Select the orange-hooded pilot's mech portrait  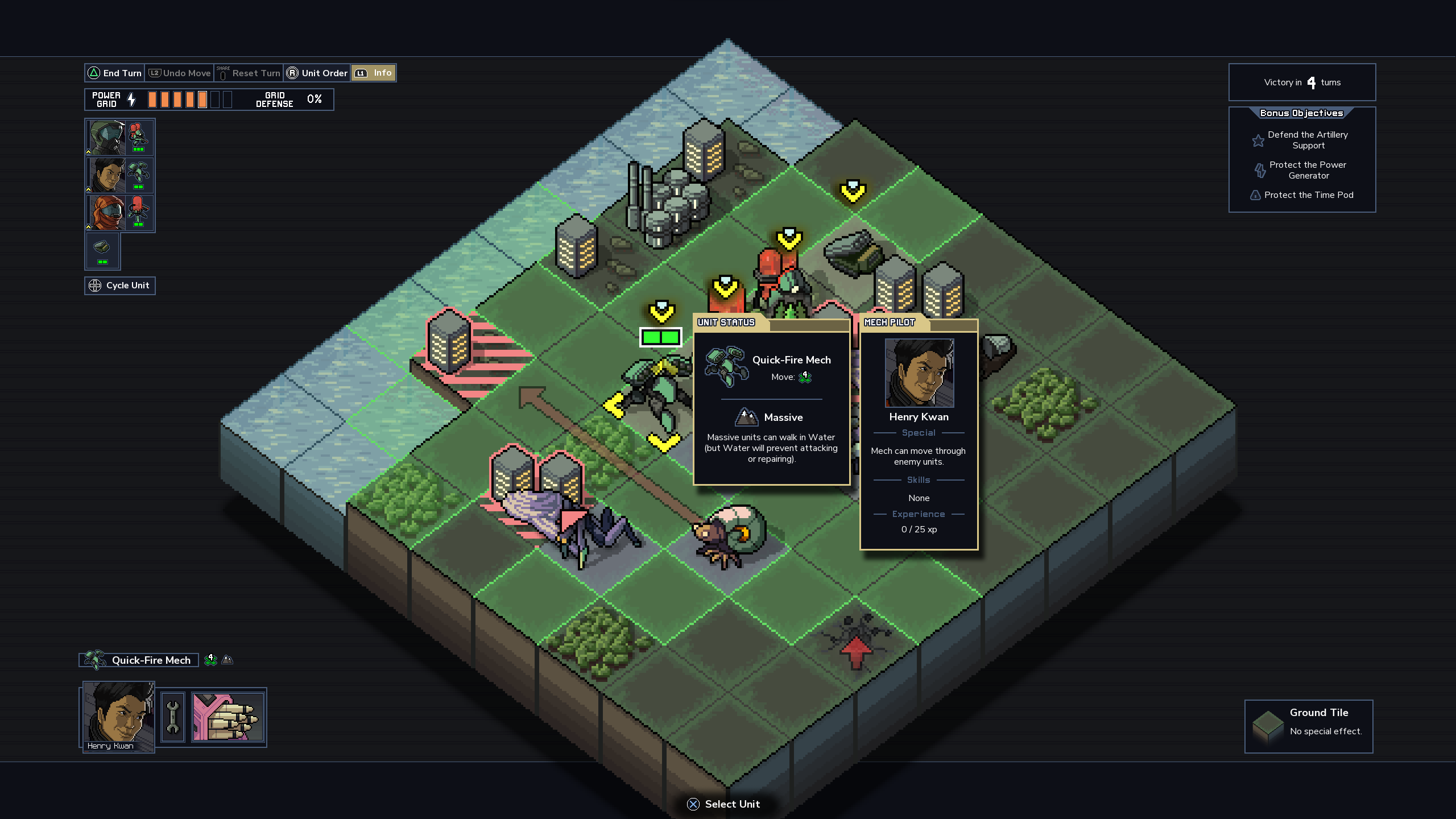tap(119, 213)
